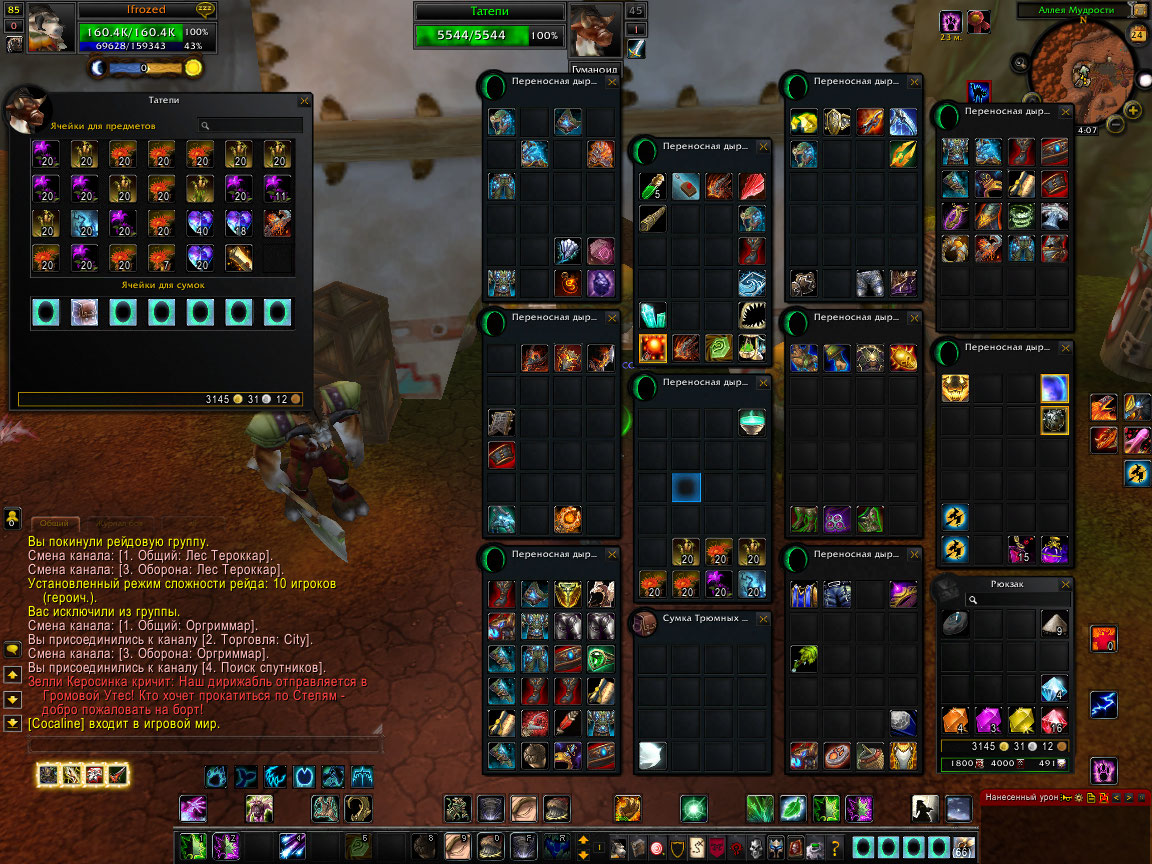The image size is (1152, 864).
Task: Click the bank item search field
Action: [250, 126]
